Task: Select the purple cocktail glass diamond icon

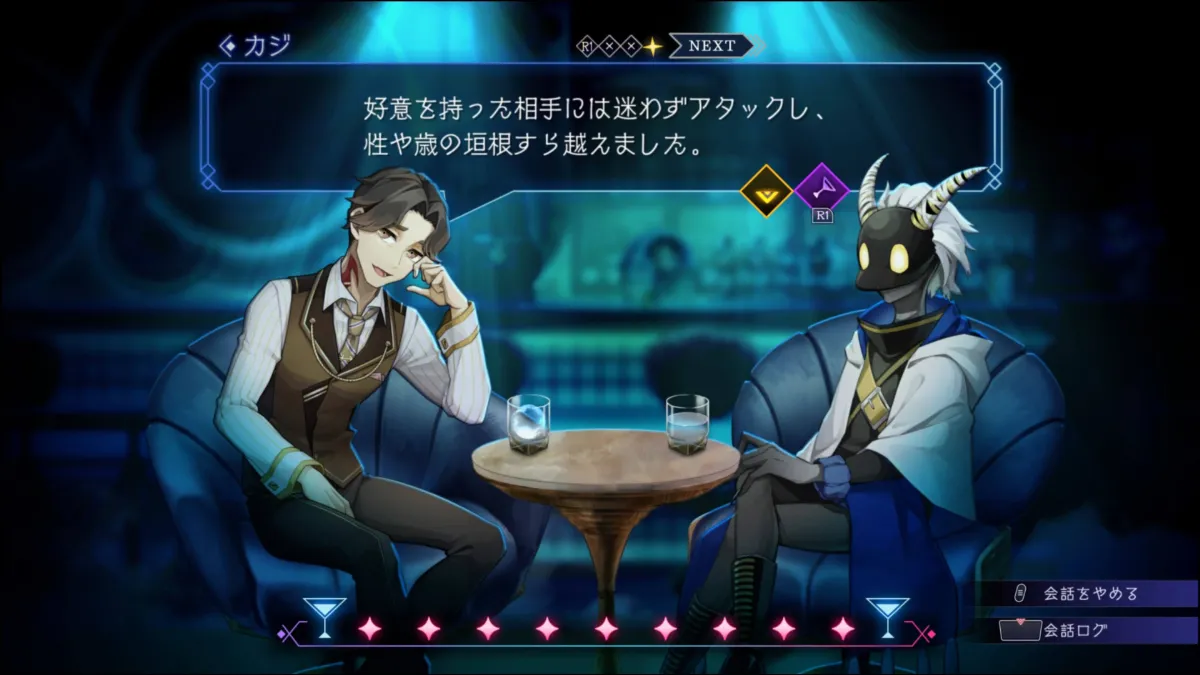Action: tap(822, 189)
